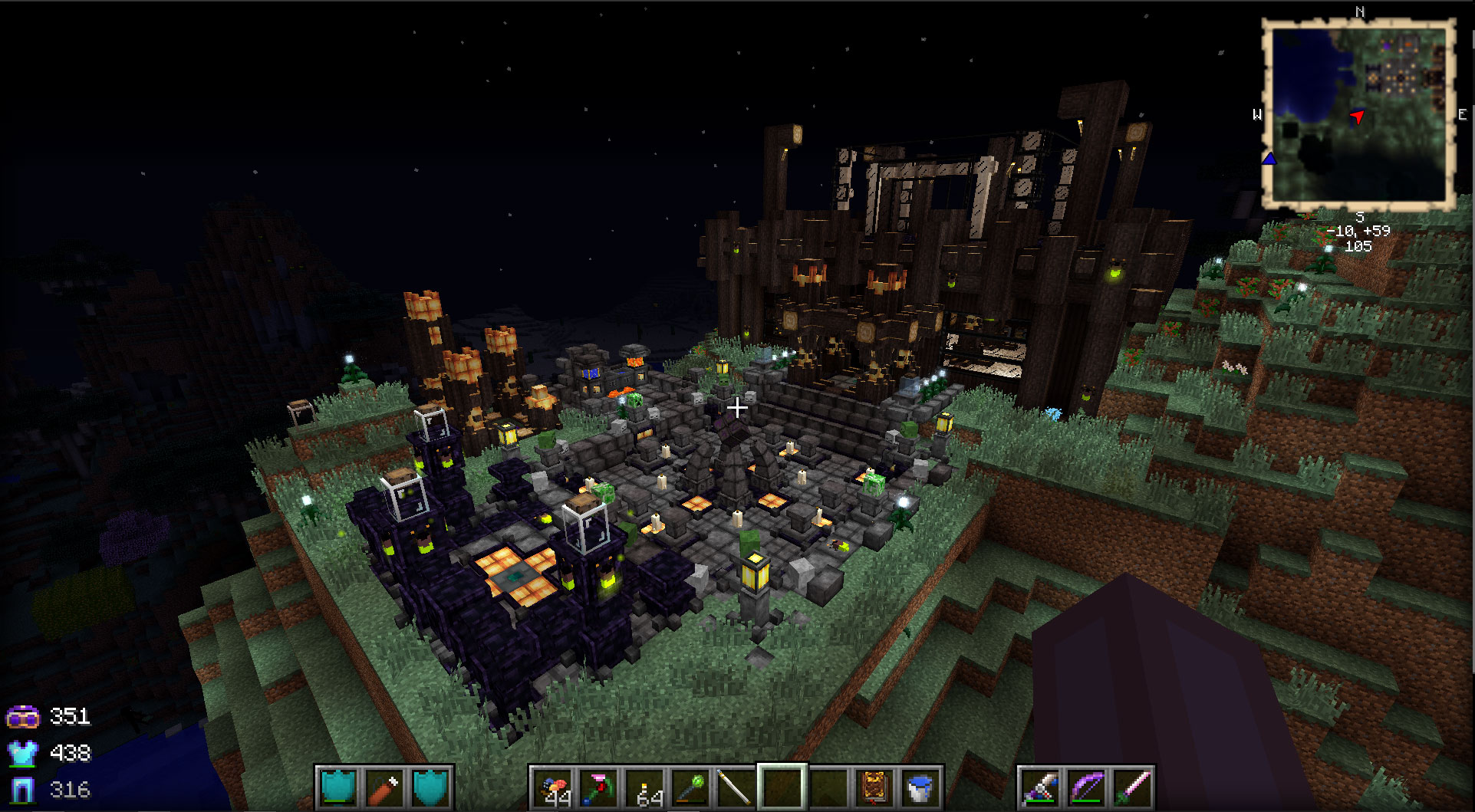Click the blue triangle marker on minimap edge
Image resolution: width=1475 pixels, height=812 pixels.
pyautogui.click(x=1269, y=159)
